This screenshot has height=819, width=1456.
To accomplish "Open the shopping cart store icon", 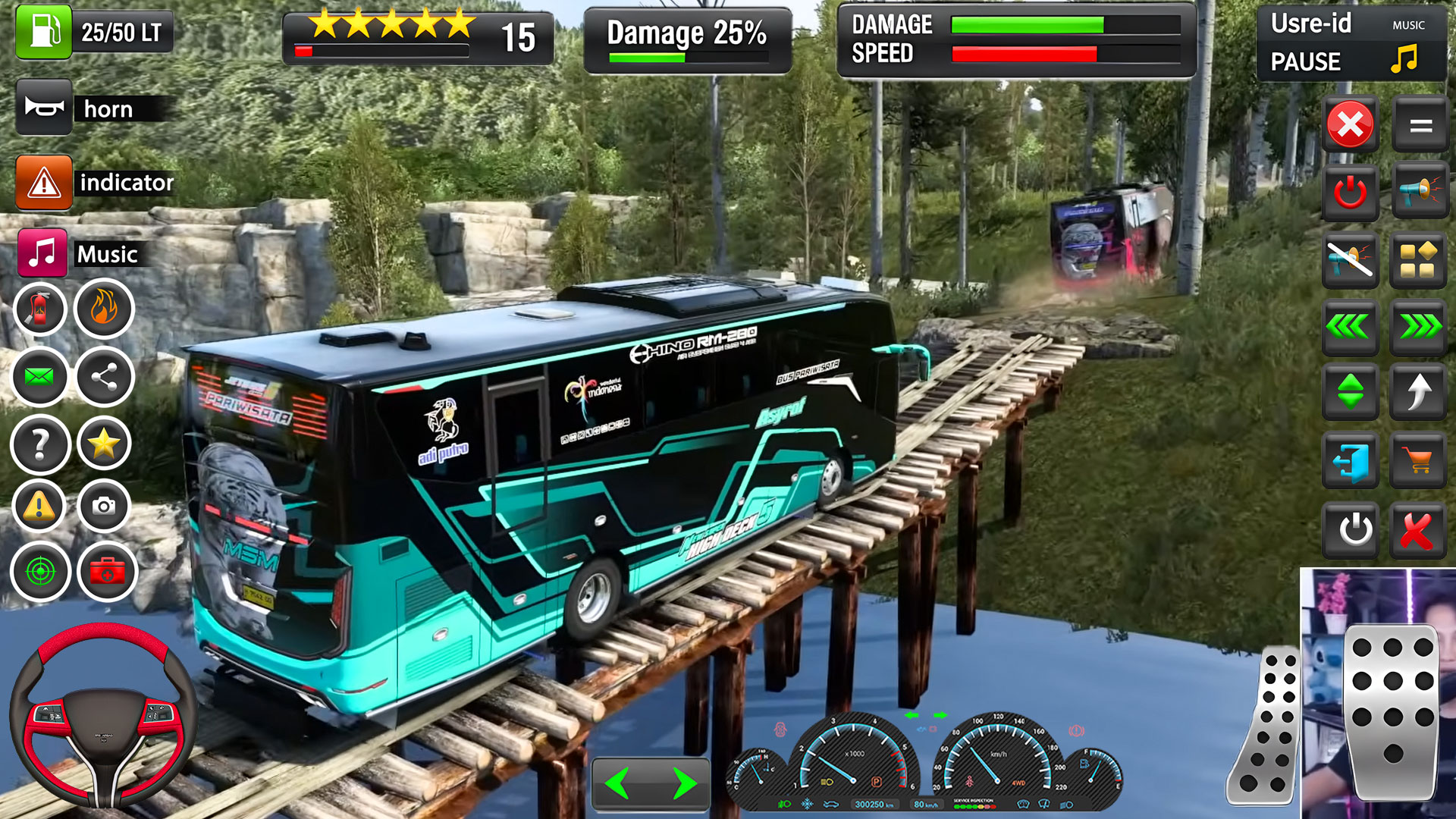I will coord(1417,460).
